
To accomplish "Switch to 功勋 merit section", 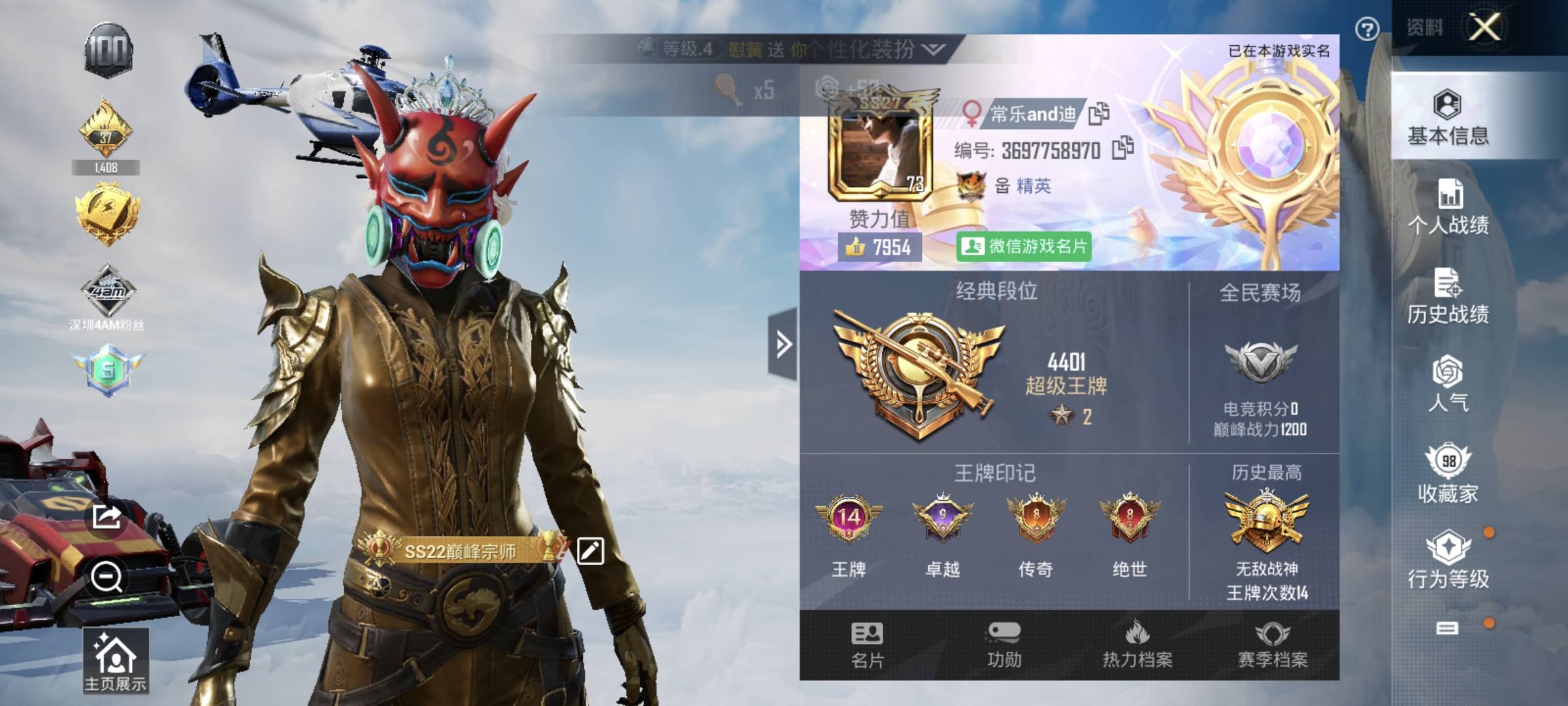I will (1004, 645).
